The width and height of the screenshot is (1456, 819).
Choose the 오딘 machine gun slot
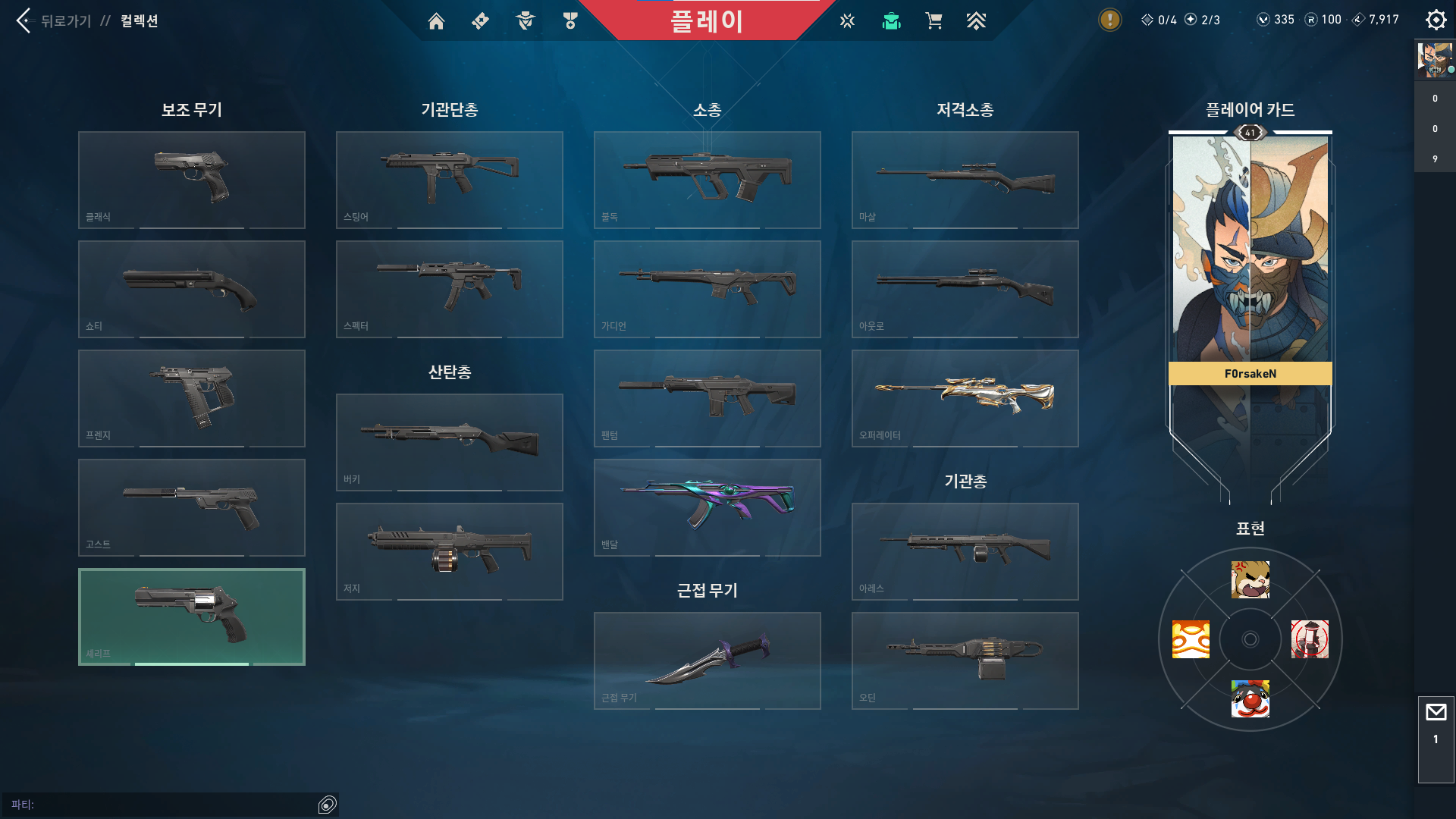point(965,661)
